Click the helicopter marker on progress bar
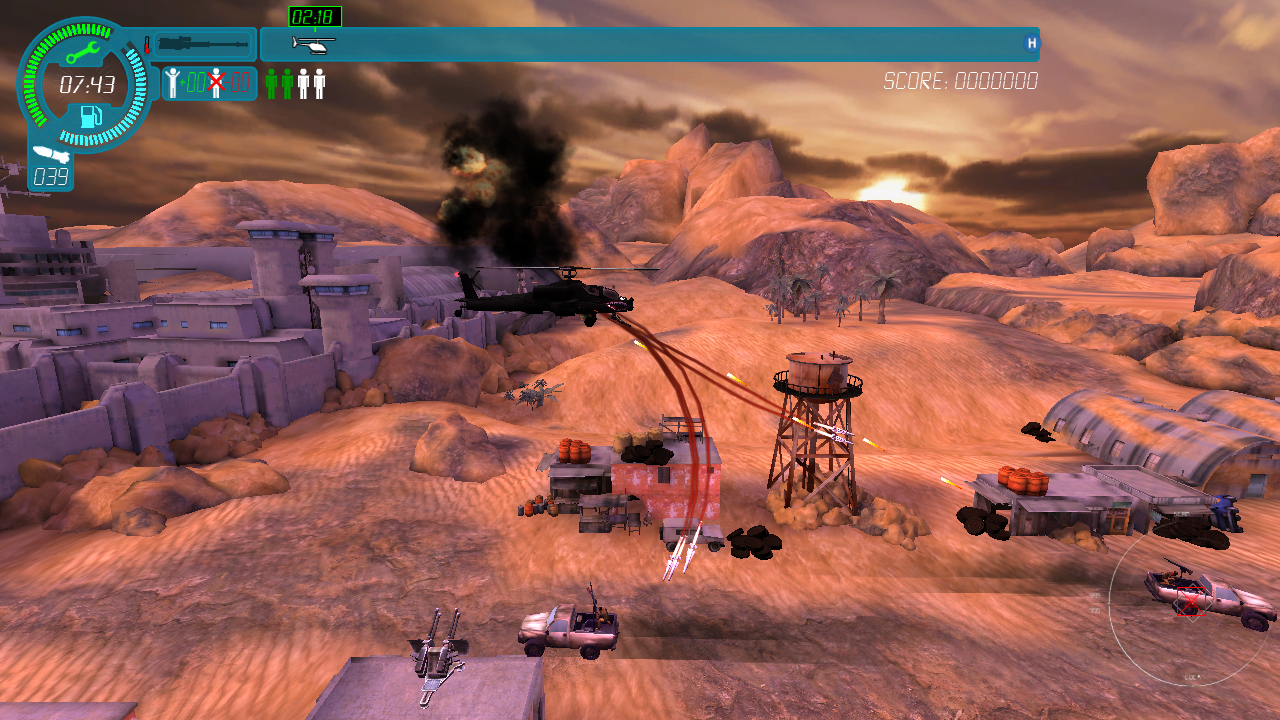This screenshot has width=1280, height=720. click(314, 44)
